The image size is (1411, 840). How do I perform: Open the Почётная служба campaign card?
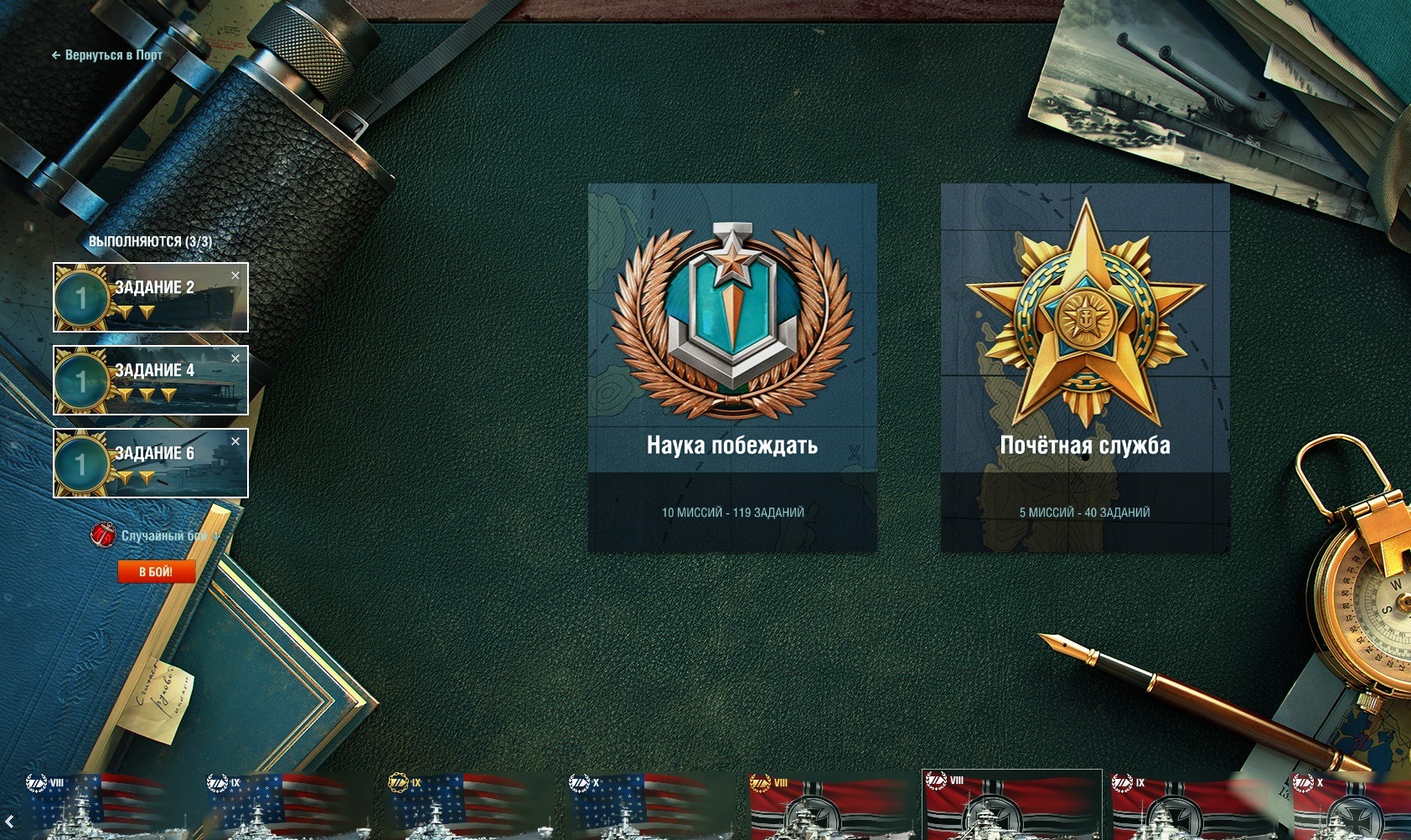pyautogui.click(x=1085, y=368)
